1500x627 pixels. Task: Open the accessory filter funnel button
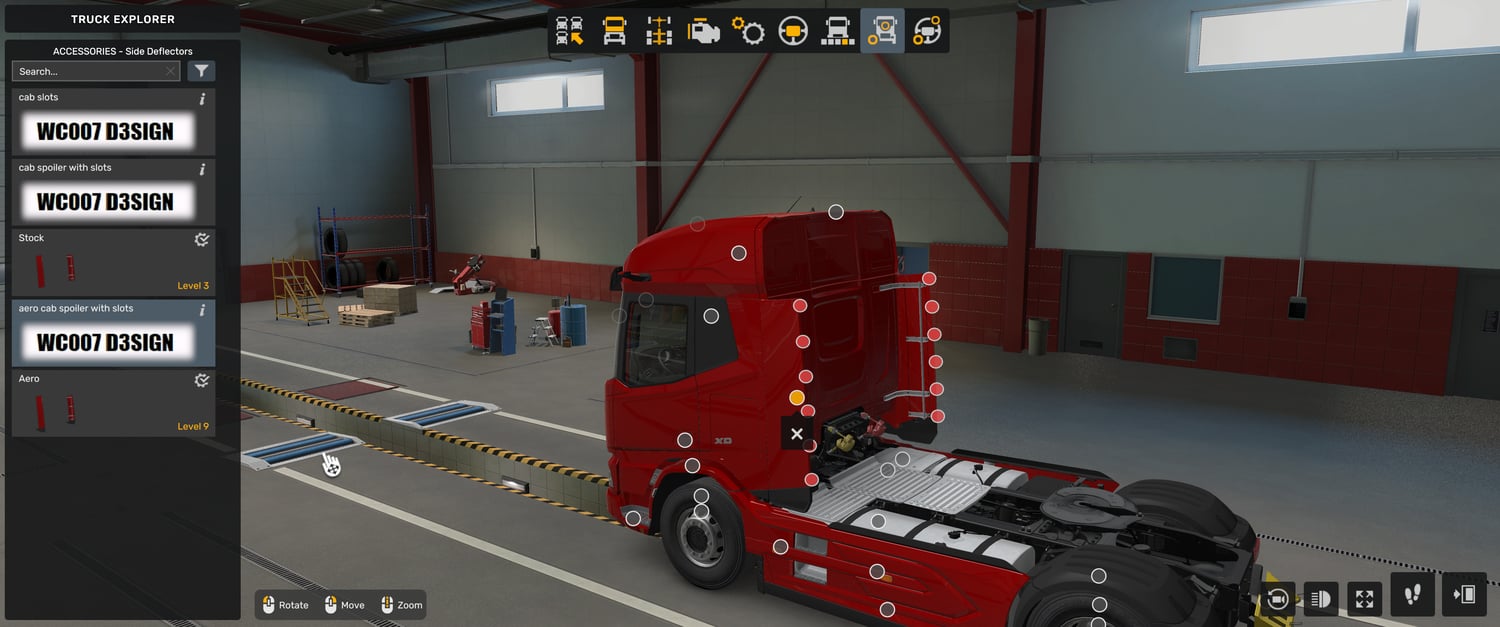(201, 71)
